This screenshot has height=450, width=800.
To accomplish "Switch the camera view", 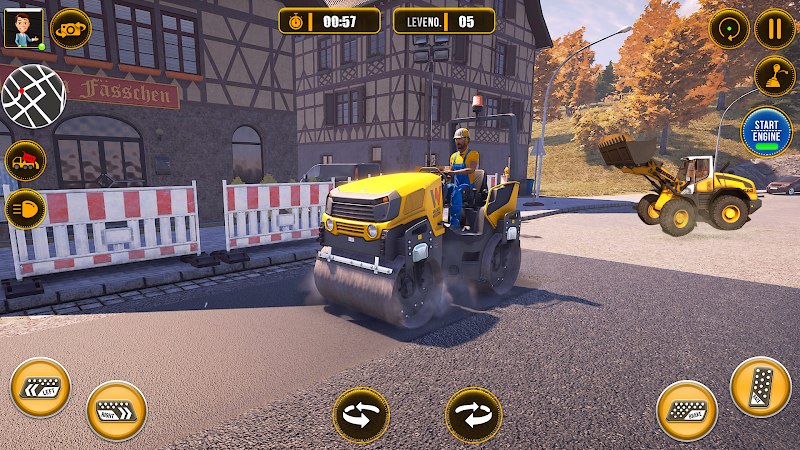I will click(x=70, y=28).
